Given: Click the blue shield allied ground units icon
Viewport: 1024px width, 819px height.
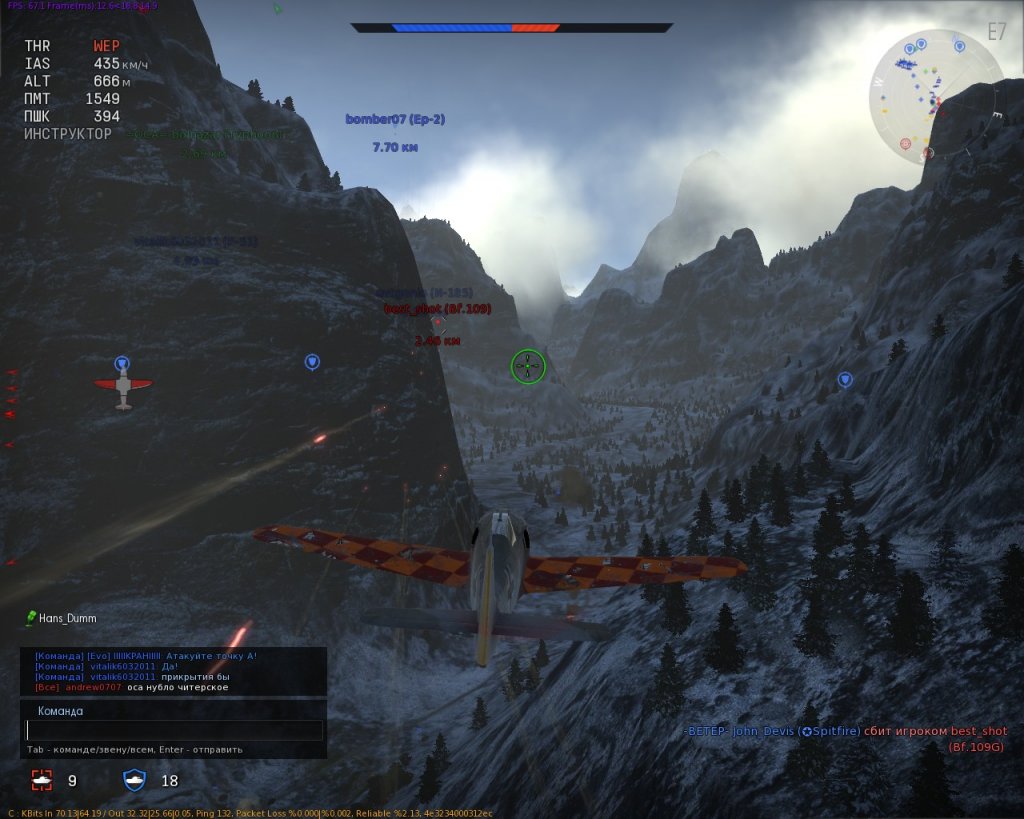Looking at the screenshot, I should [x=134, y=780].
